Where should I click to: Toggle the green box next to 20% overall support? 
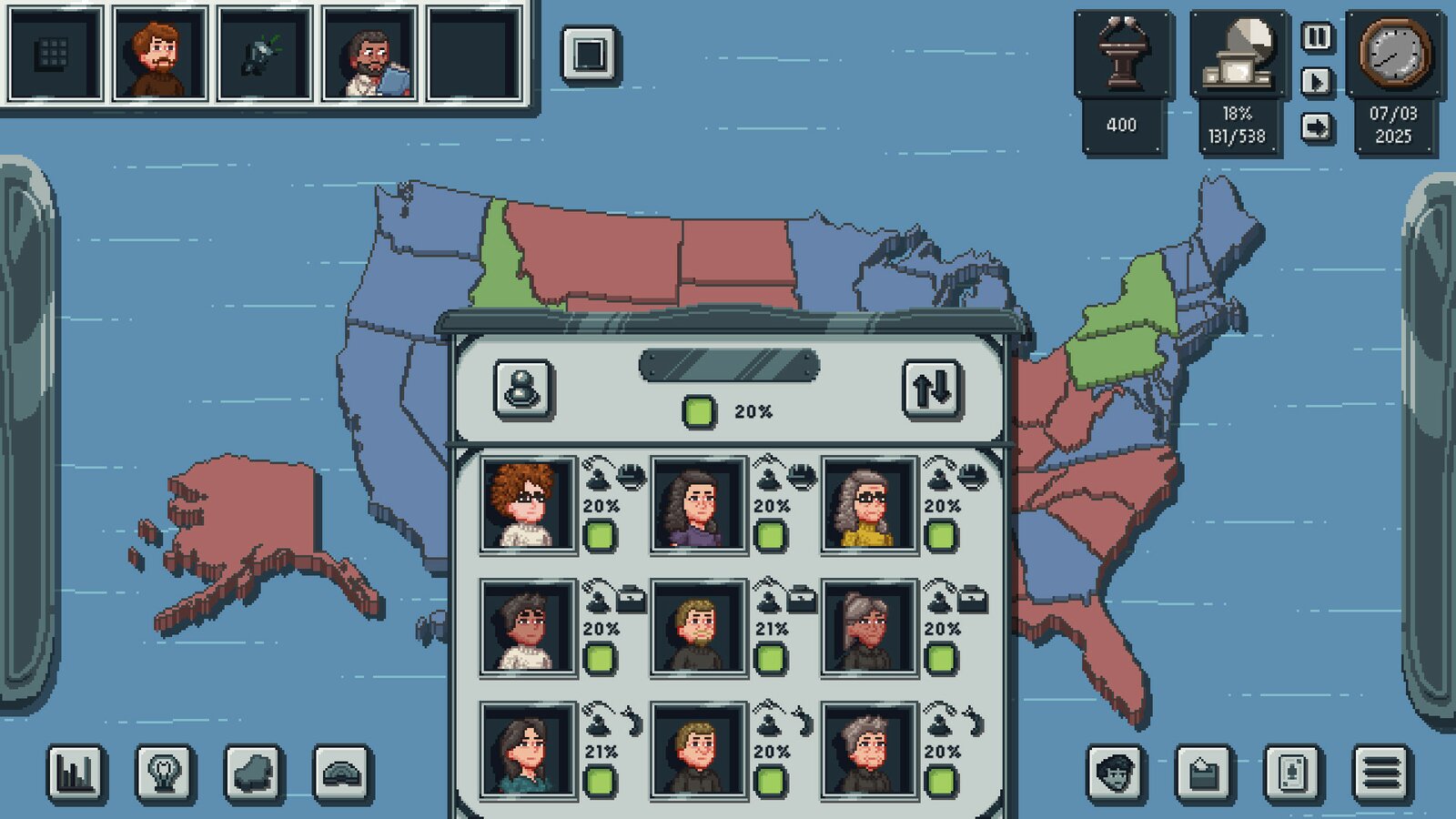pos(698,409)
